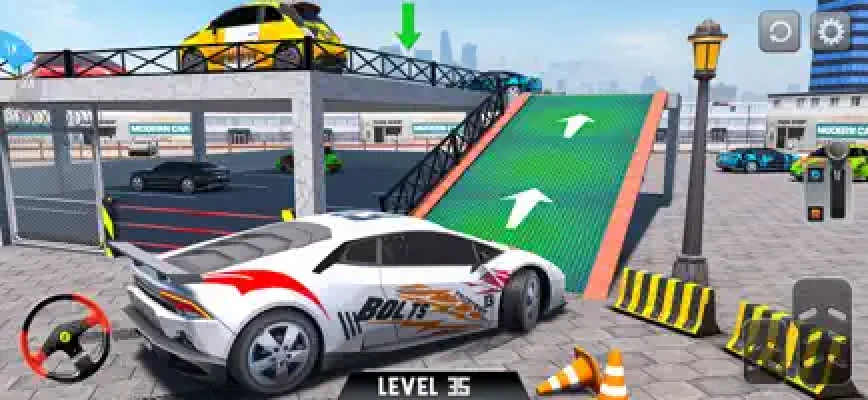Tap the blue round icon at top-left
The width and height of the screenshot is (868, 400).
point(12,47)
